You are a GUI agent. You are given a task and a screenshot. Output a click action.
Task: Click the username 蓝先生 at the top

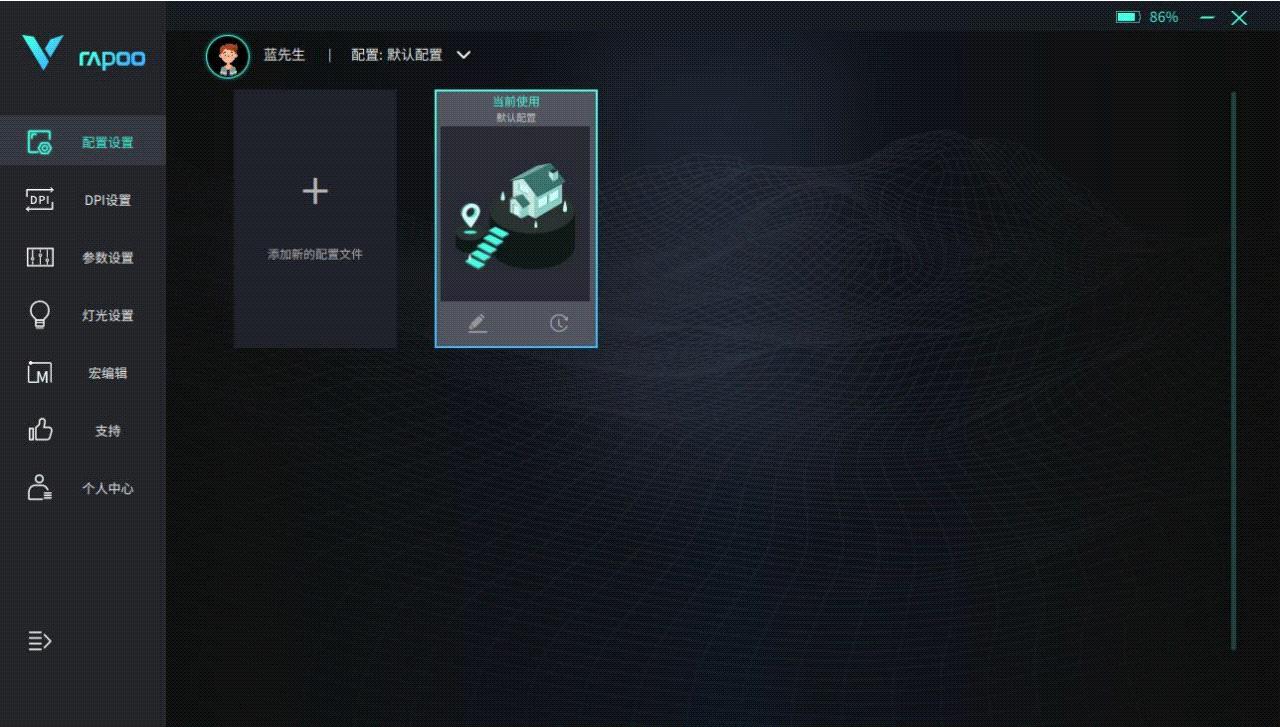285,55
